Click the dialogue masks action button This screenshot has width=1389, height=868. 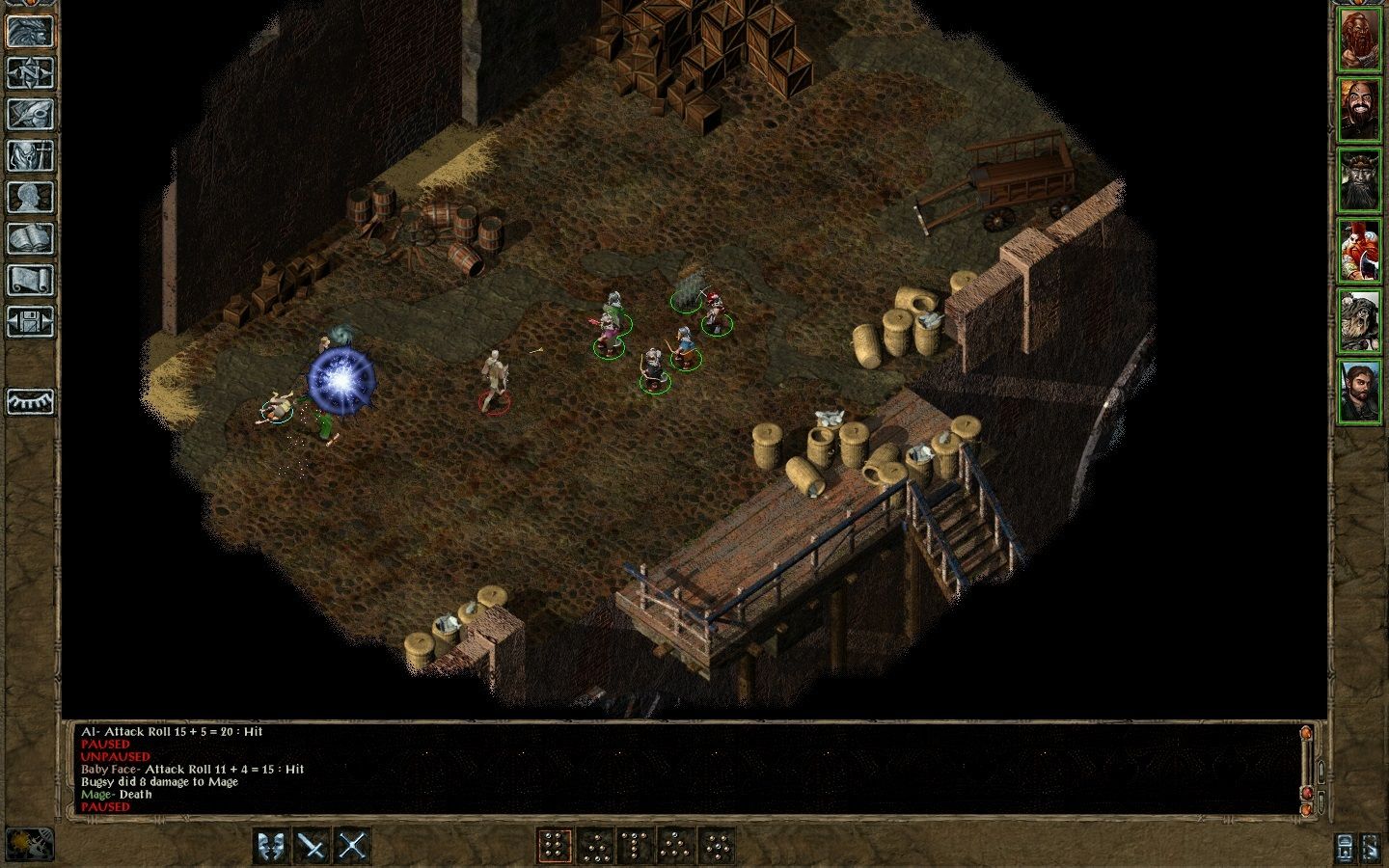click(x=271, y=846)
